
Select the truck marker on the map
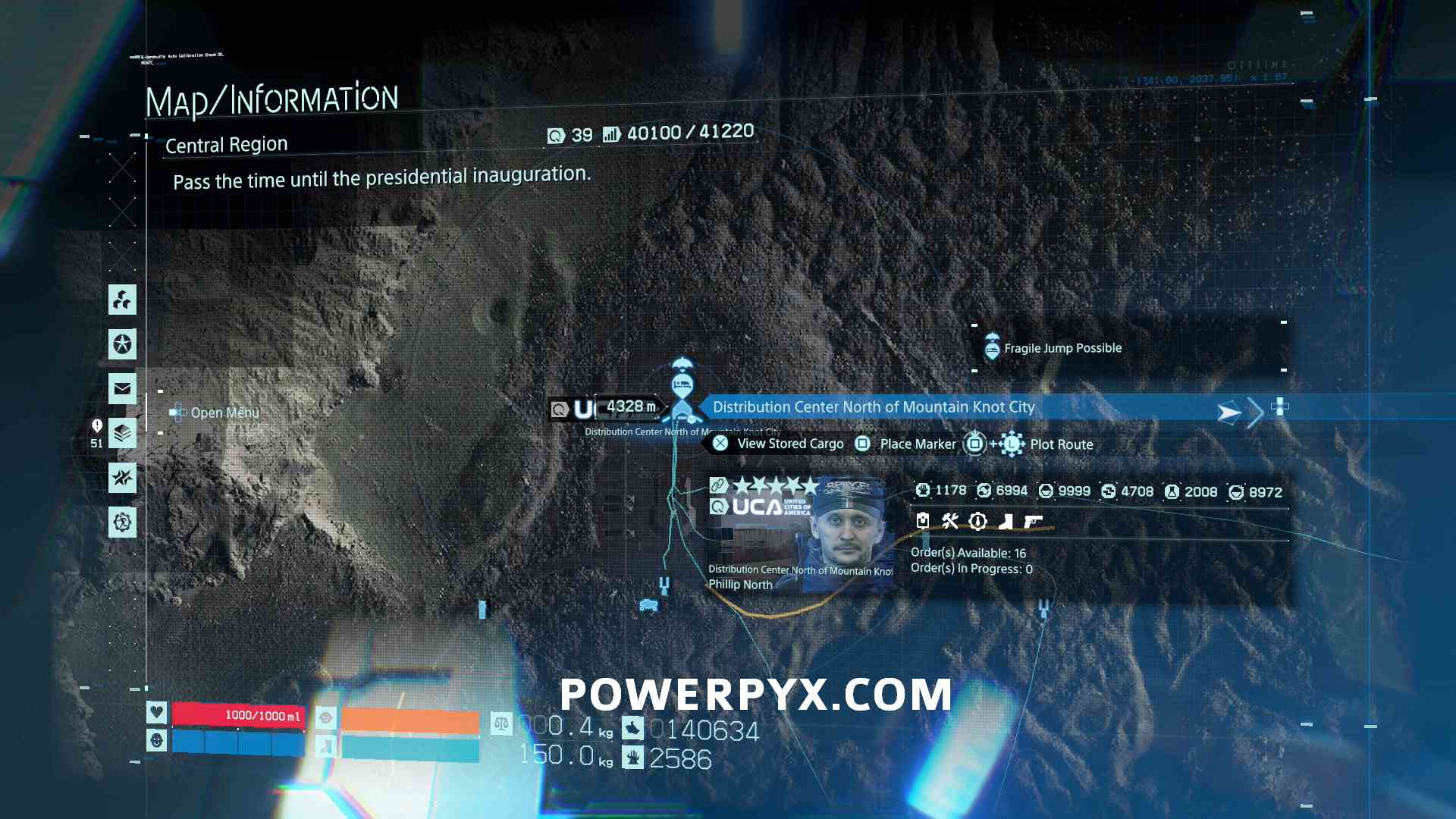pos(648,605)
